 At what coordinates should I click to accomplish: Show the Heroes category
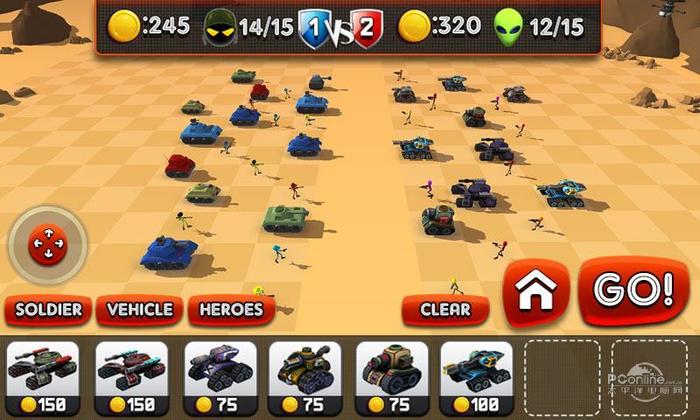(x=231, y=310)
